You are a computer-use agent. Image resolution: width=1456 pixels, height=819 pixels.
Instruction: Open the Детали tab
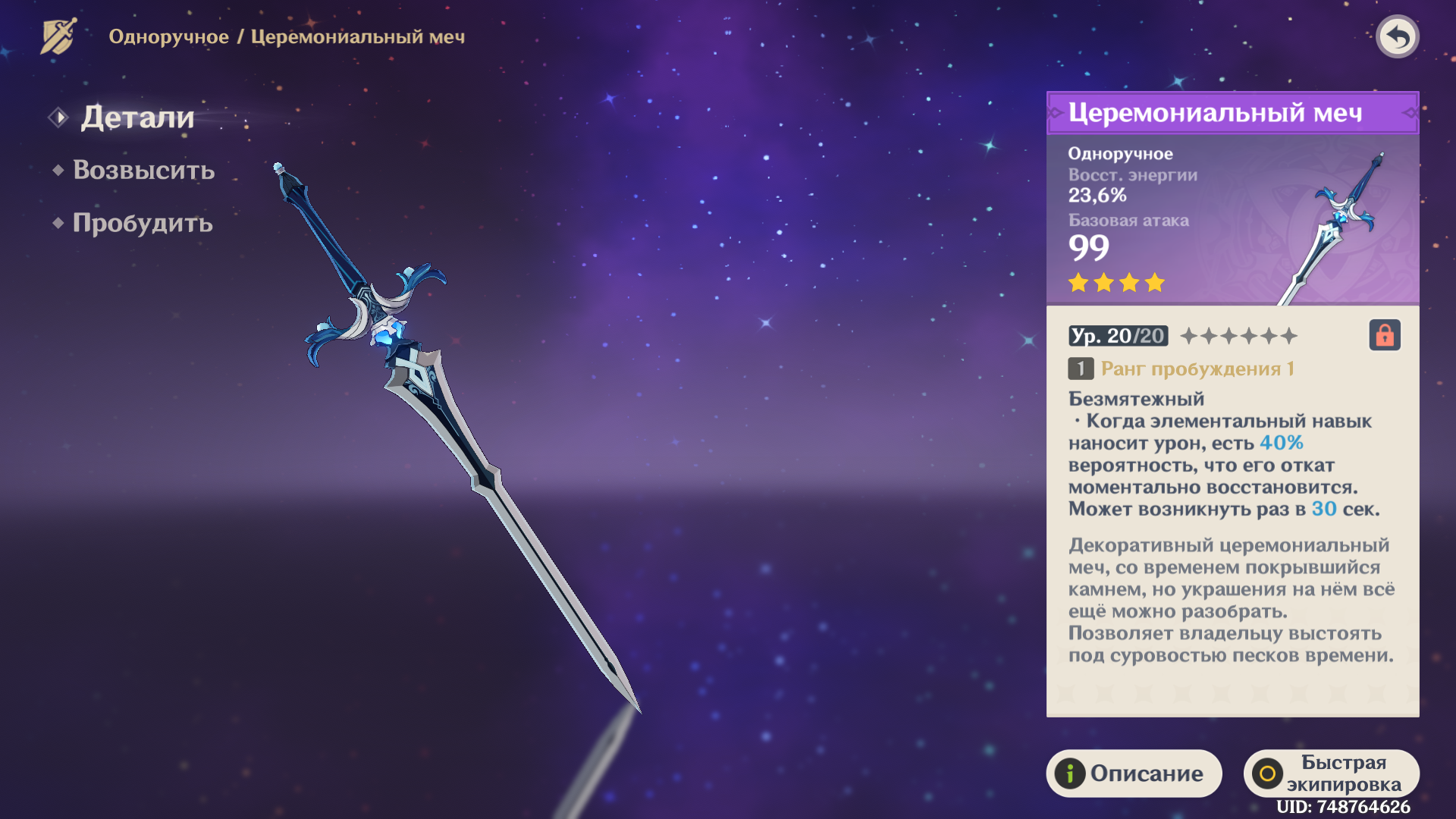click(x=137, y=118)
